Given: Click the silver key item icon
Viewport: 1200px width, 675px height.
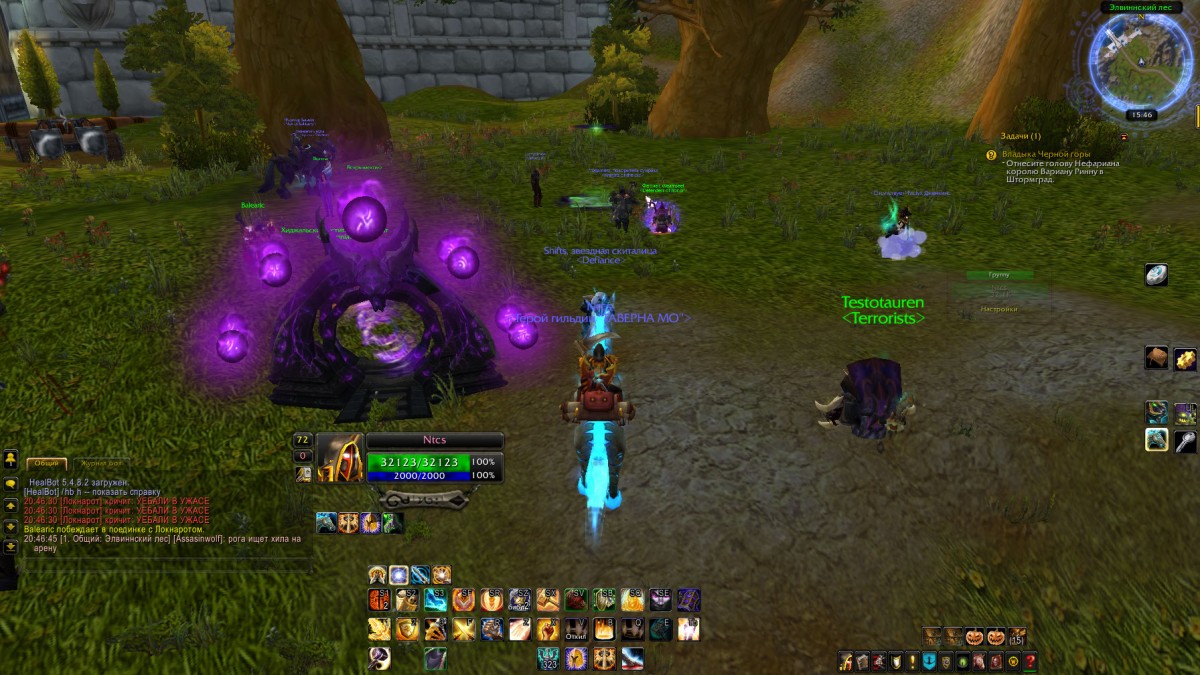Looking at the screenshot, I should pyautogui.click(x=1185, y=440).
